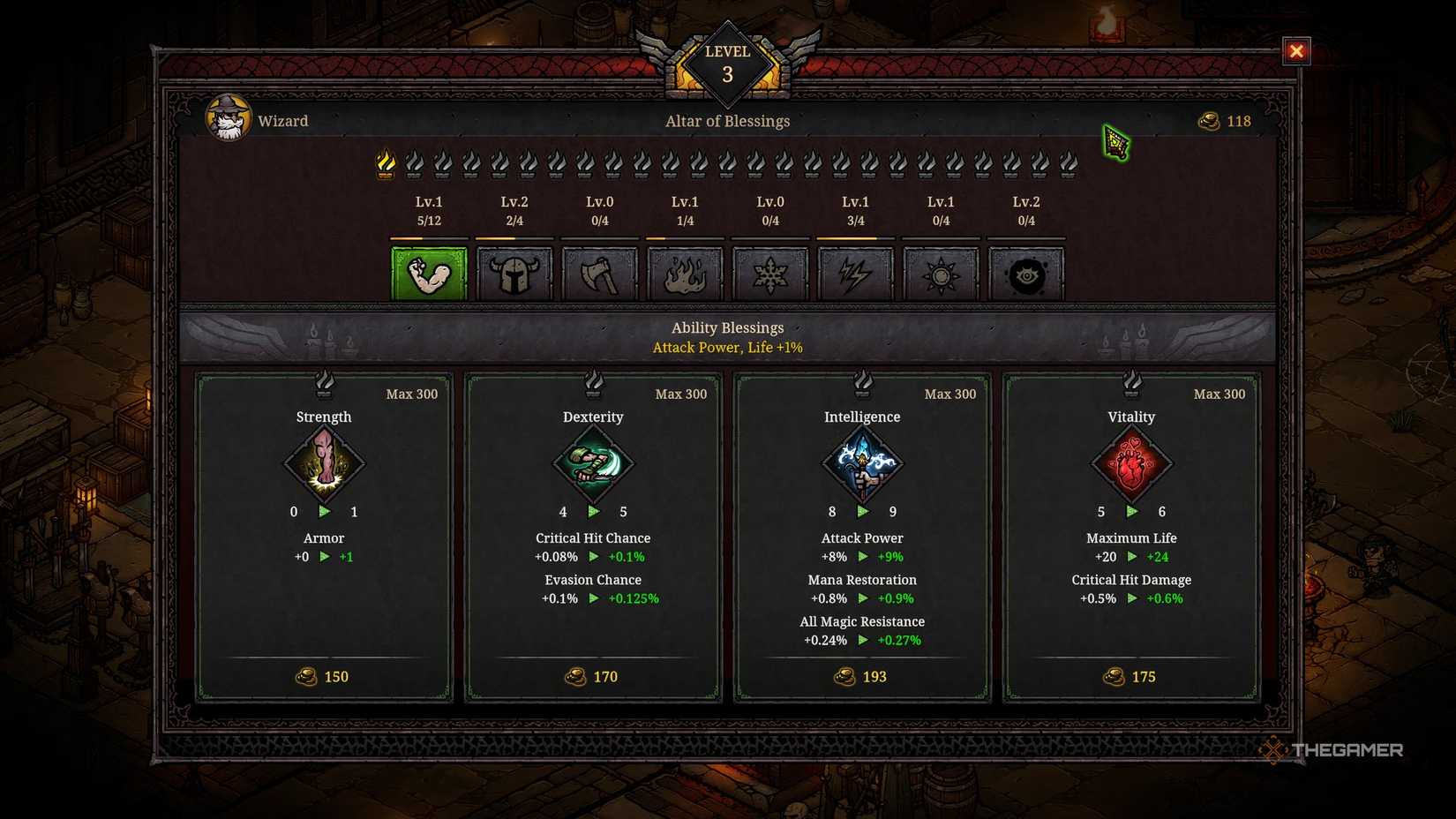Select the horned helmet blessing category icon
The width and height of the screenshot is (1456, 819).
[x=514, y=273]
